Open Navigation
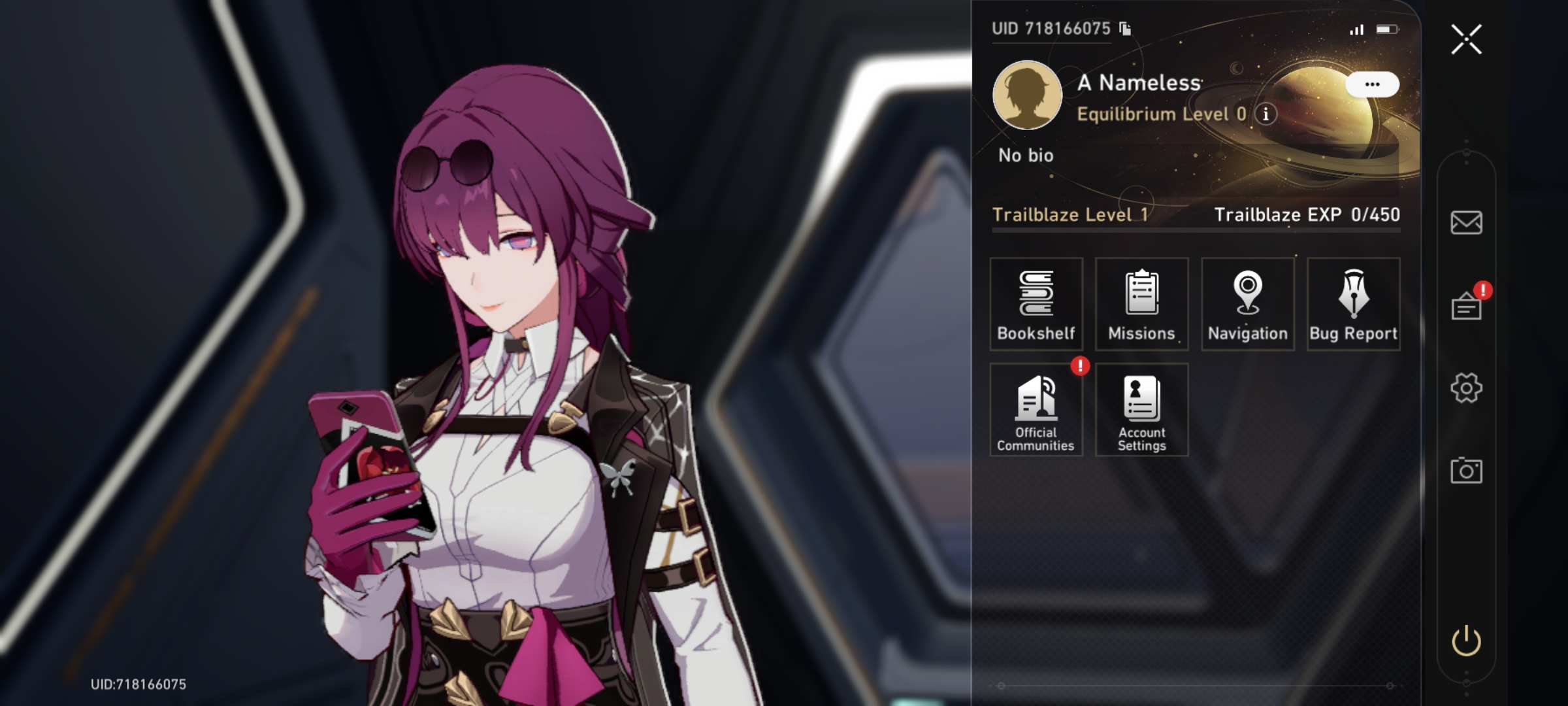The width and height of the screenshot is (1568, 706). pos(1247,304)
